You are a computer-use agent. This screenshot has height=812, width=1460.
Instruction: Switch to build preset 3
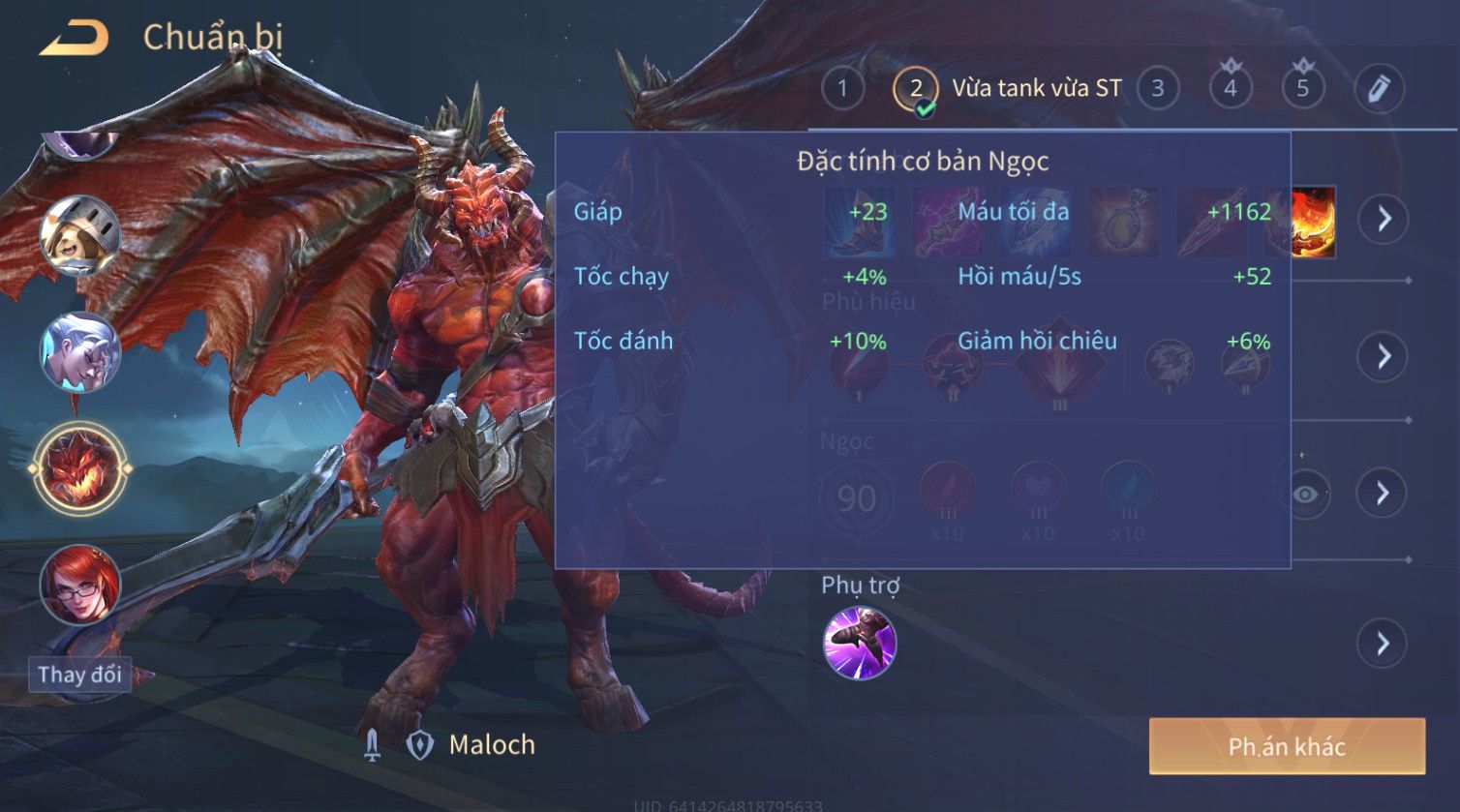[x=1157, y=89]
